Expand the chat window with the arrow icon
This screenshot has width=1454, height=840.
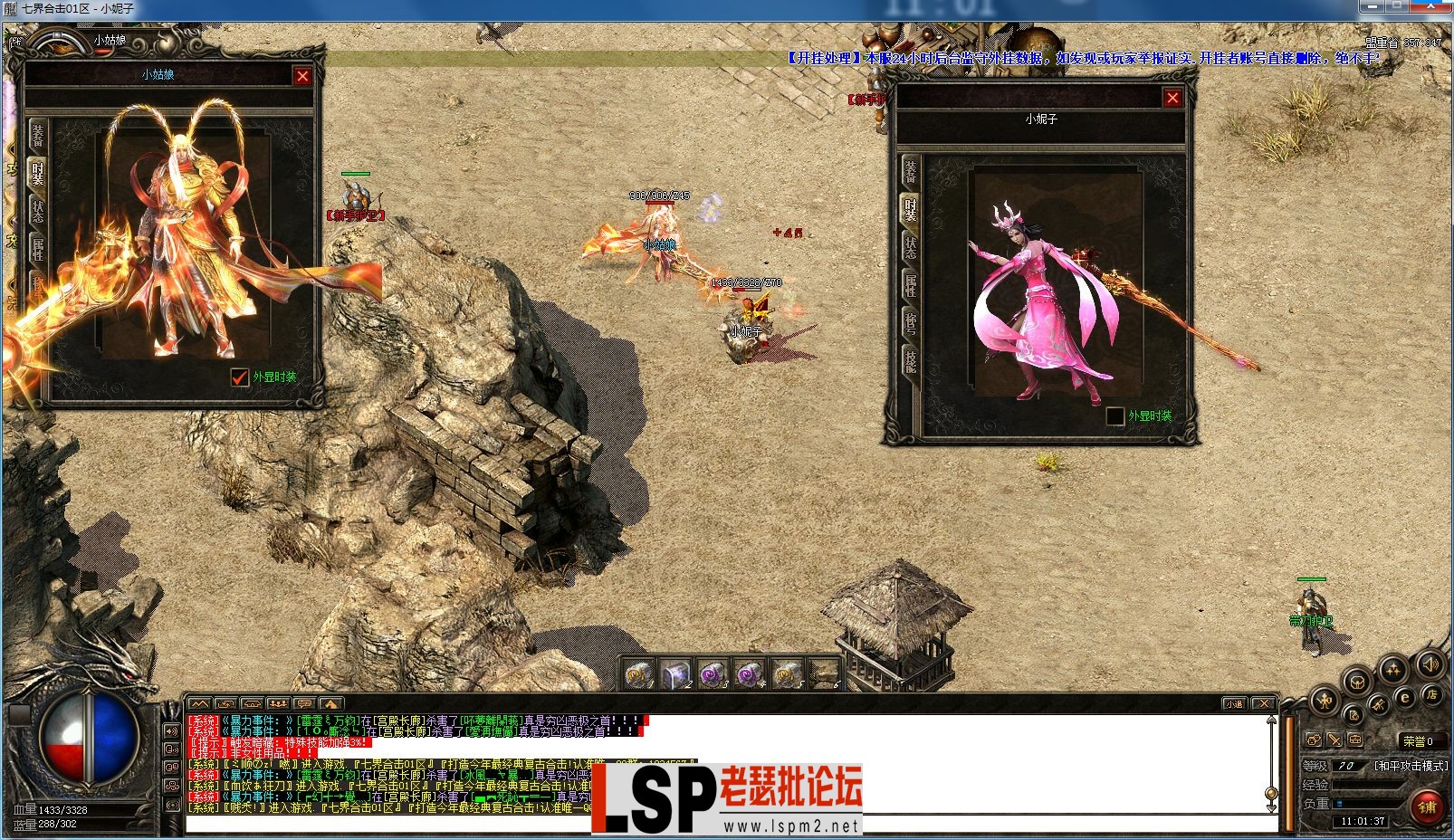click(331, 702)
